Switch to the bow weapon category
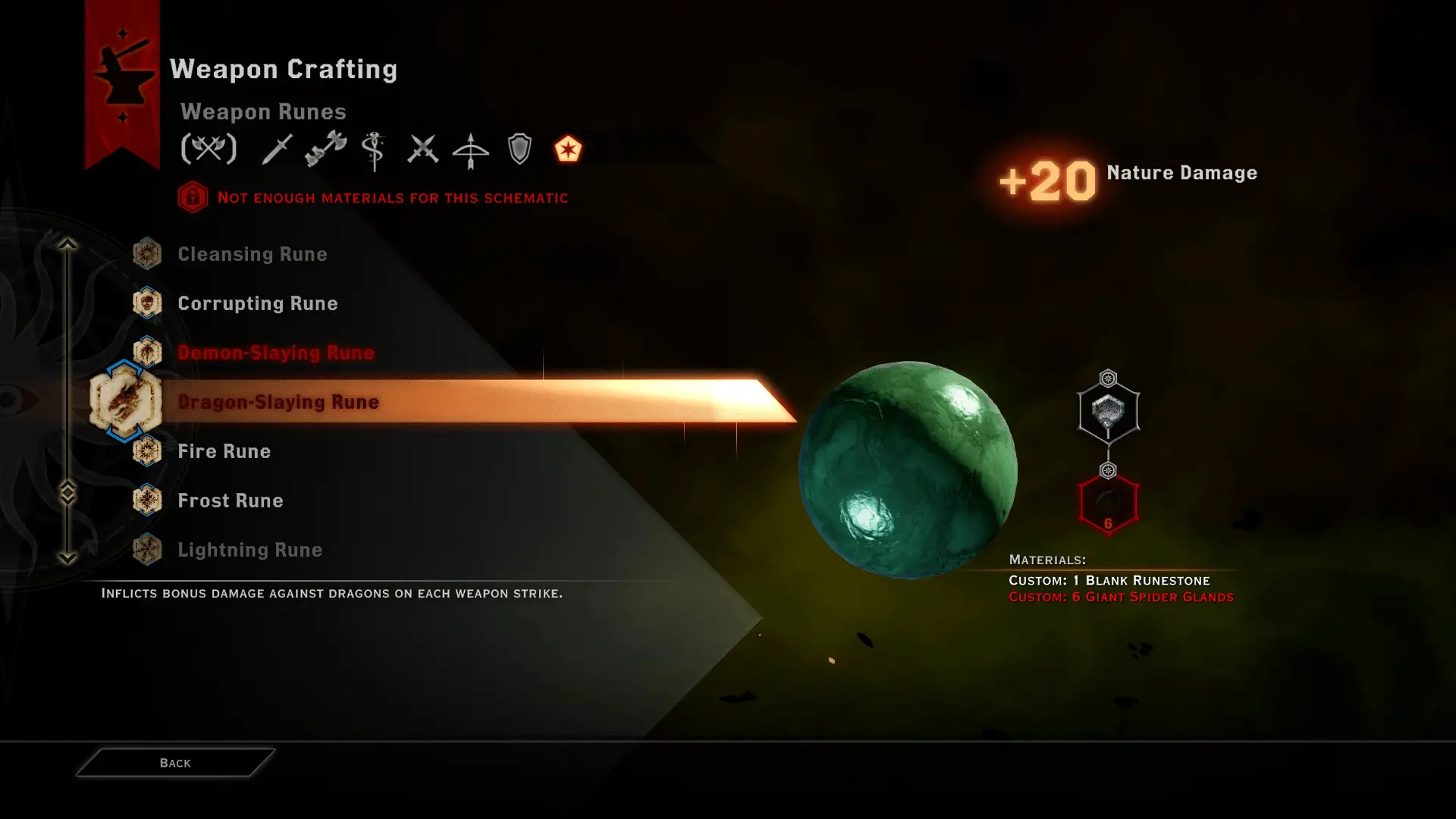Screen dimensions: 1456x819 tap(471, 150)
